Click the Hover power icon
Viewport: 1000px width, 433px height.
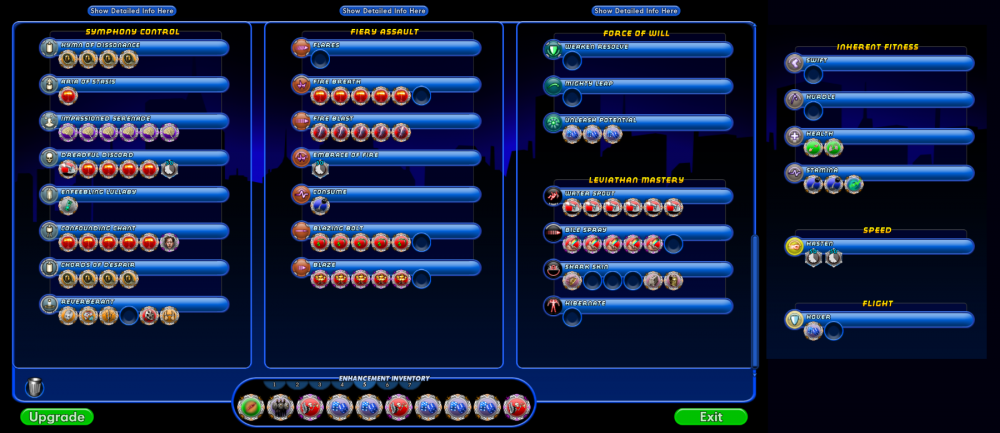(x=795, y=319)
